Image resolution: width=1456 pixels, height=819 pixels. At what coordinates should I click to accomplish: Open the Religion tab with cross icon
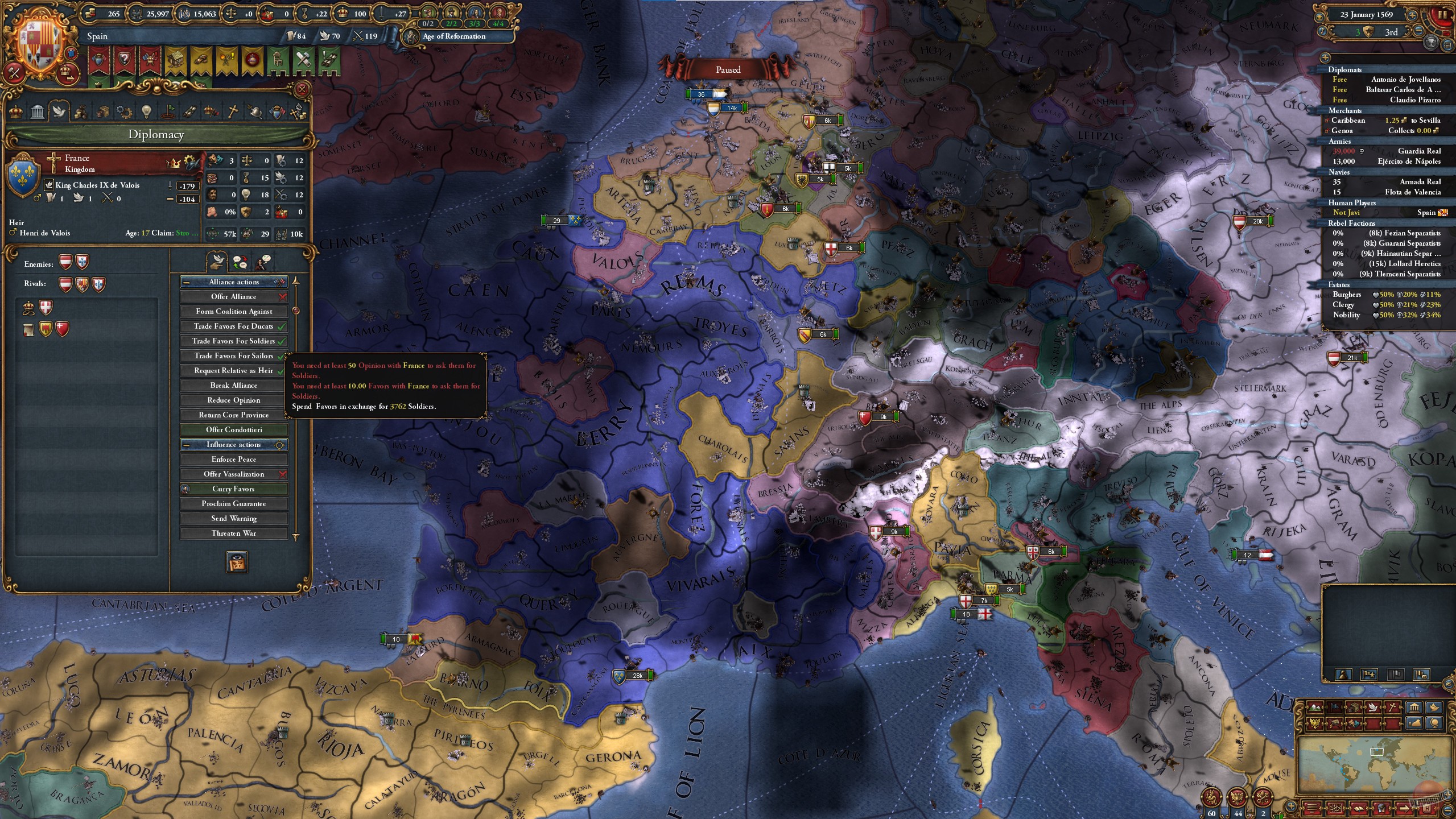(232, 111)
